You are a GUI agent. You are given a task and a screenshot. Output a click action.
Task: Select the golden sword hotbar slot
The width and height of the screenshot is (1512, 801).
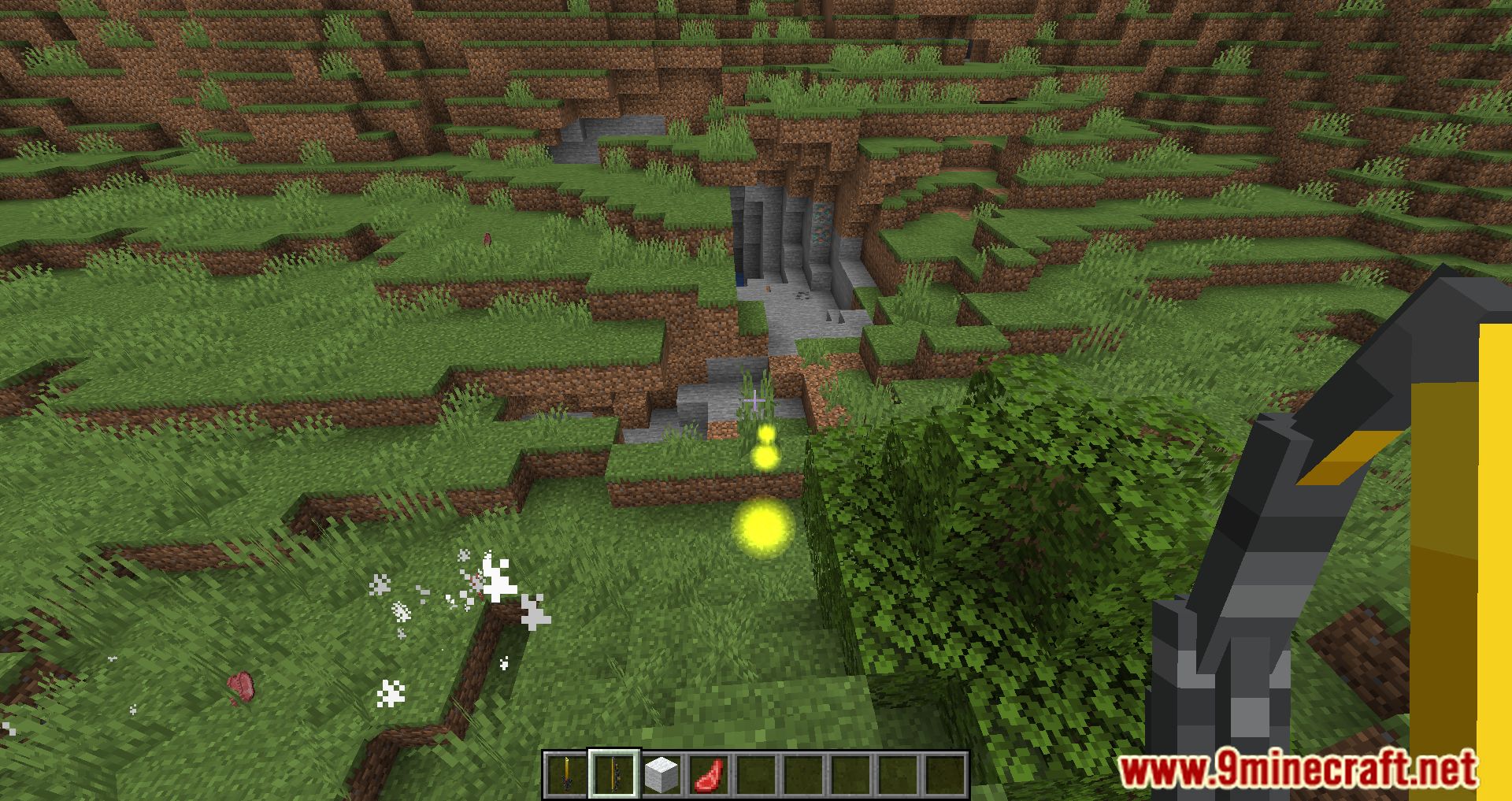[566, 774]
